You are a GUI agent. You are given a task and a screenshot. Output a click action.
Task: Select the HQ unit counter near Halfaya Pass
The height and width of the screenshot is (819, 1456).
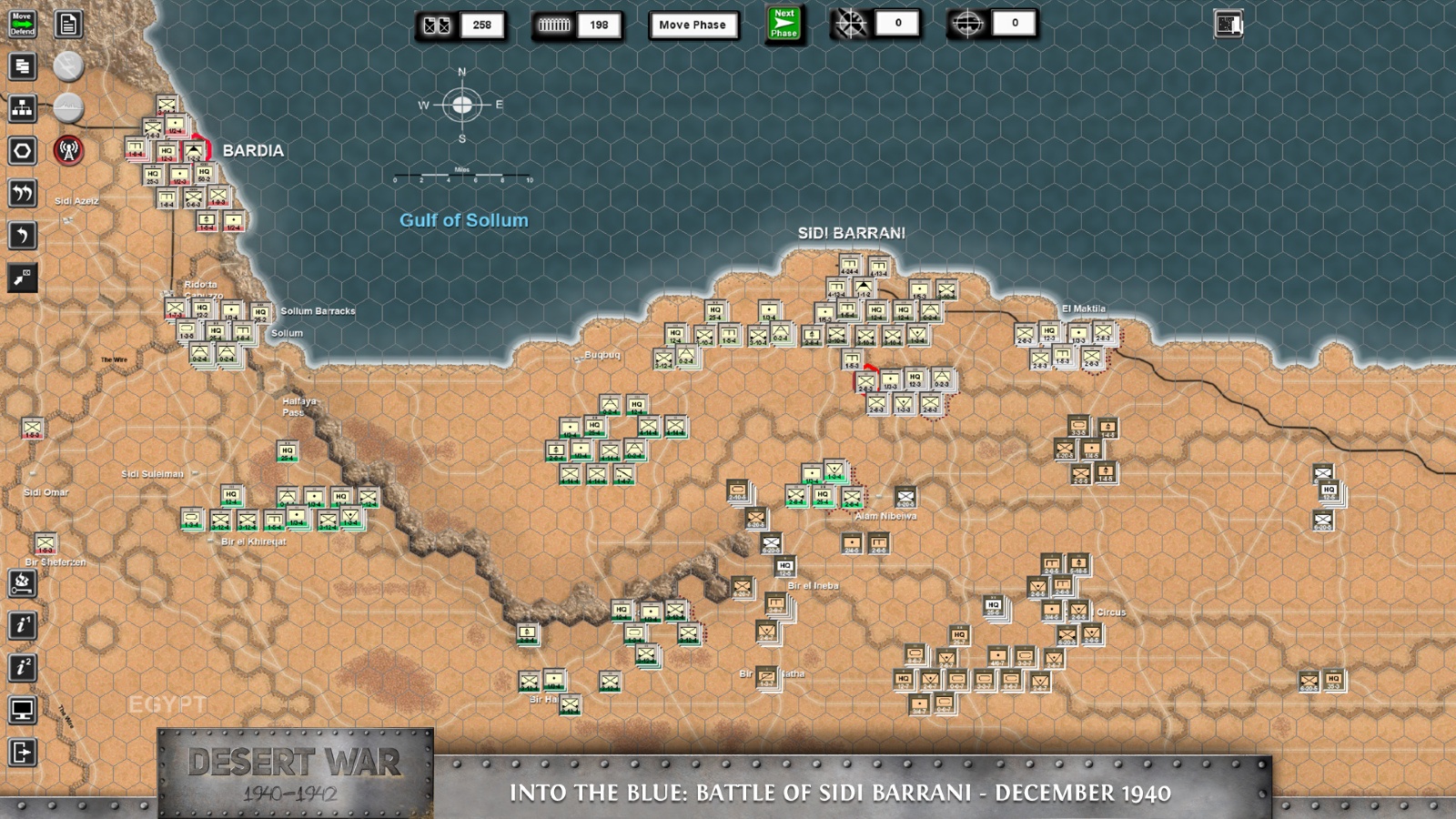288,451
